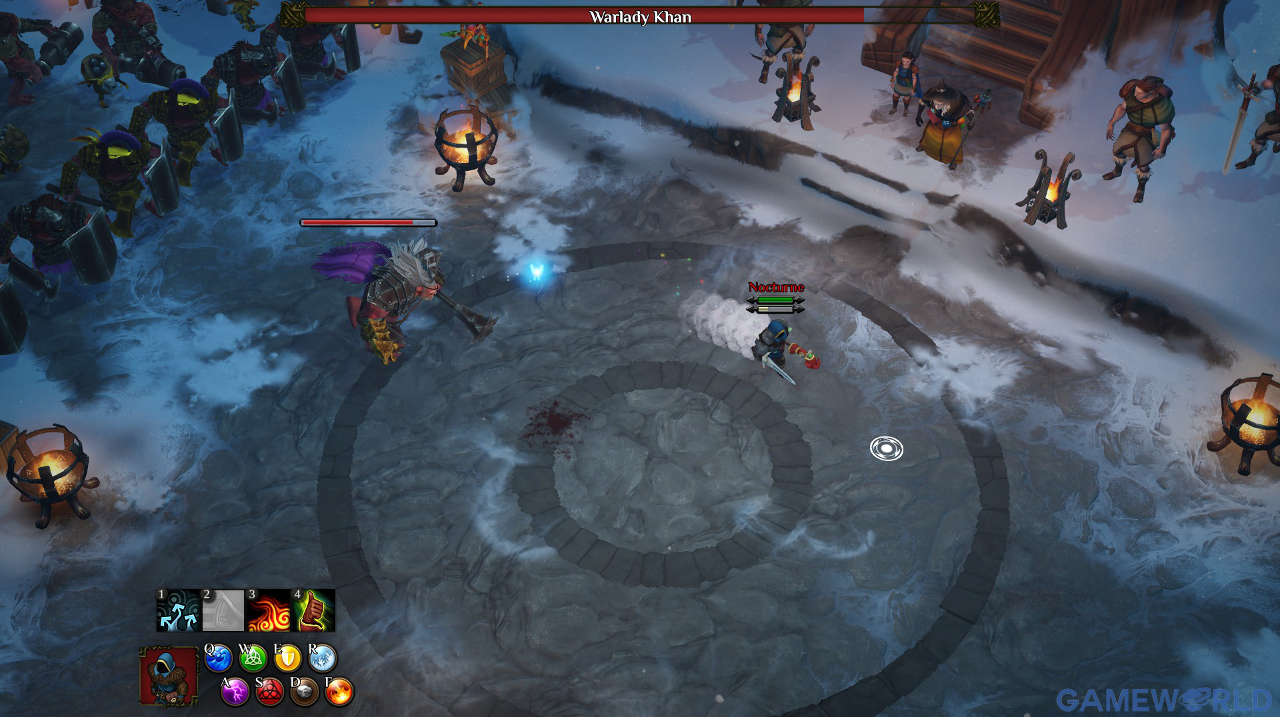
Task: Activate the blue arrows ability in slot 1
Action: coord(178,610)
